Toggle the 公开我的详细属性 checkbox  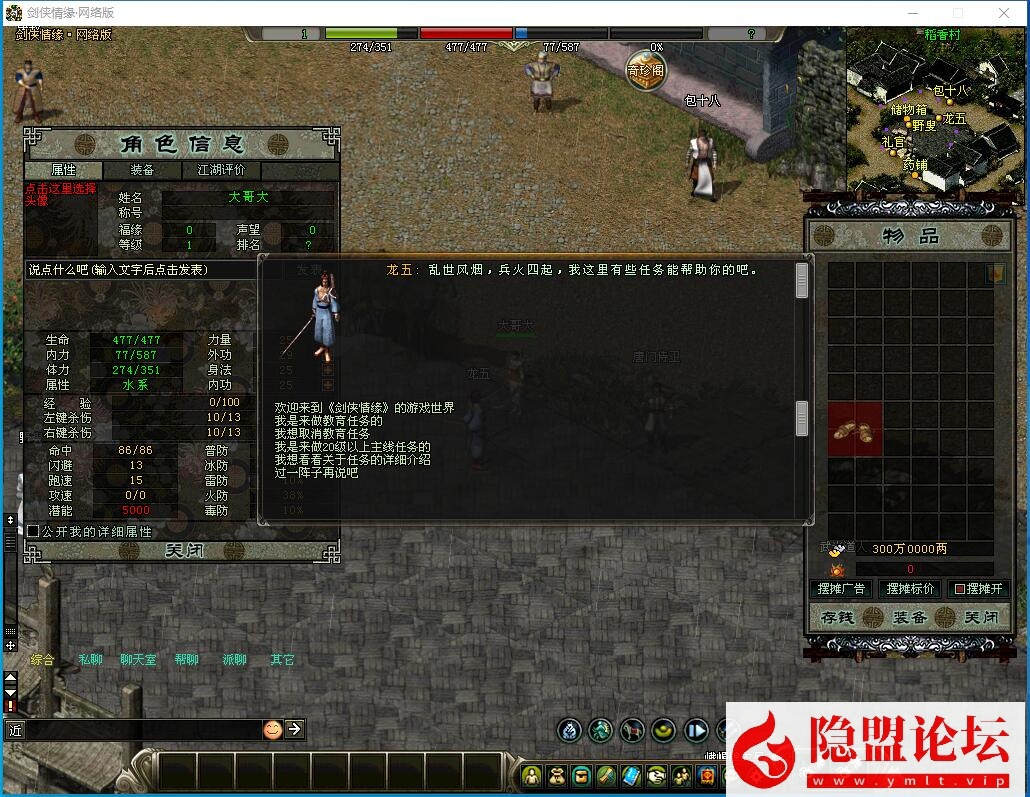pos(33,532)
